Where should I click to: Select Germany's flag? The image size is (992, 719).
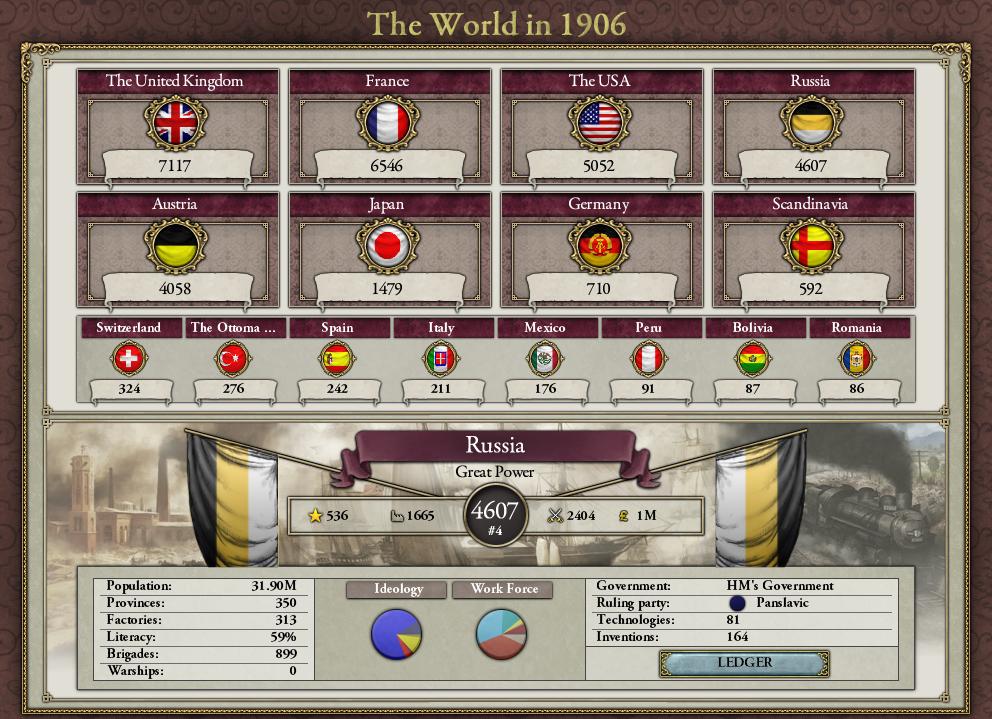[599, 246]
